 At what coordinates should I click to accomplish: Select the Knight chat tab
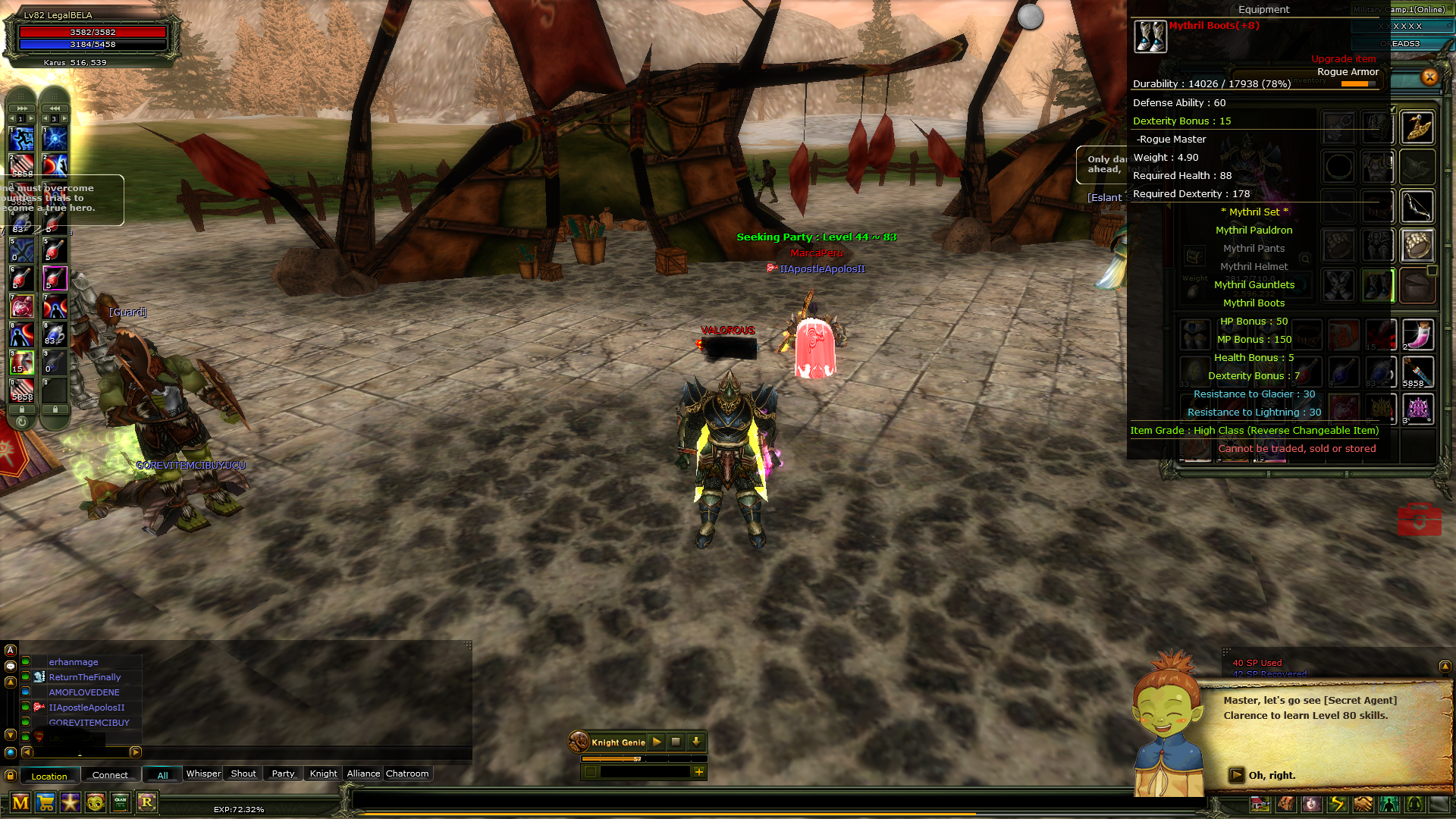[323, 773]
